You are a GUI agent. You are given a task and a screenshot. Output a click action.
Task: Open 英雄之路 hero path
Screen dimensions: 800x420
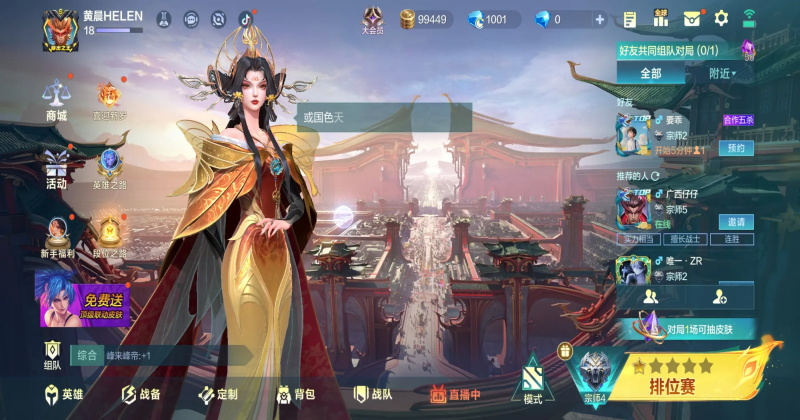[110, 168]
